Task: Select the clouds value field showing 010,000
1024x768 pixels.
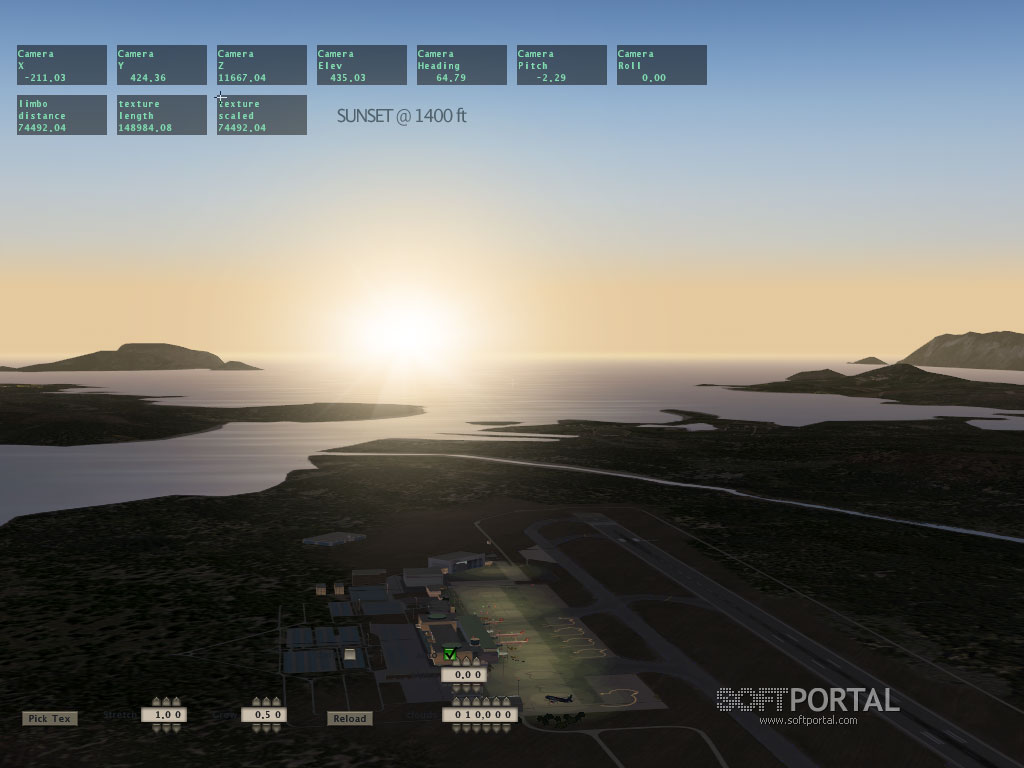Action: [479, 715]
